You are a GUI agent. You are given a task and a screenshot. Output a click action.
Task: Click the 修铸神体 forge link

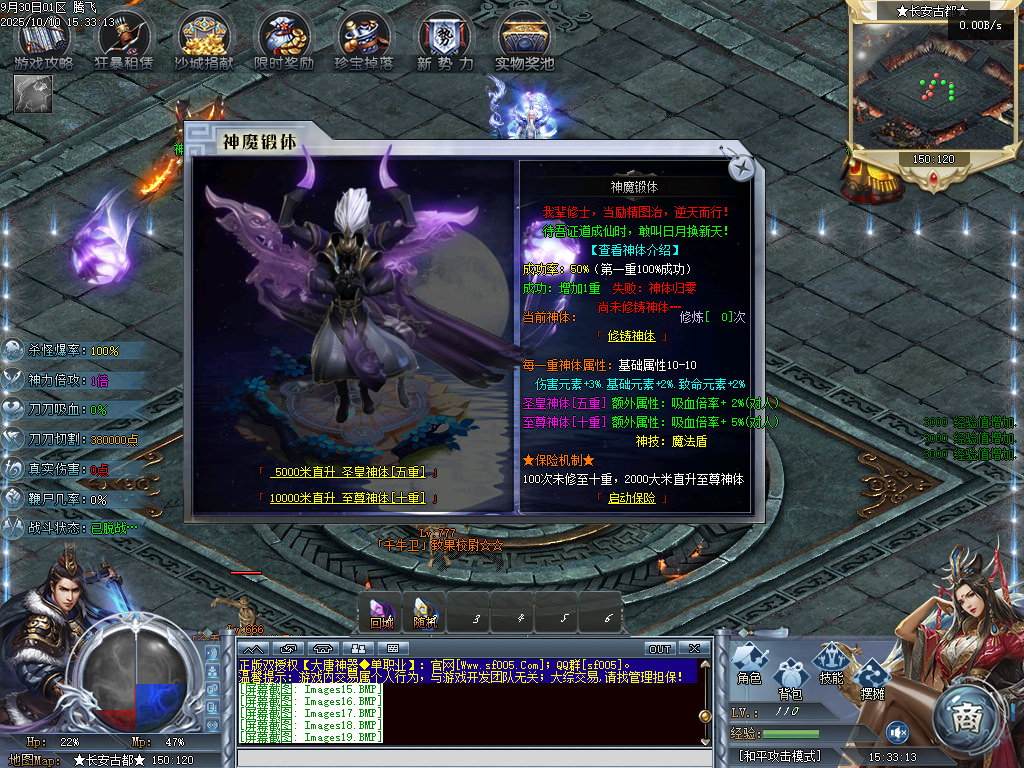pos(631,336)
